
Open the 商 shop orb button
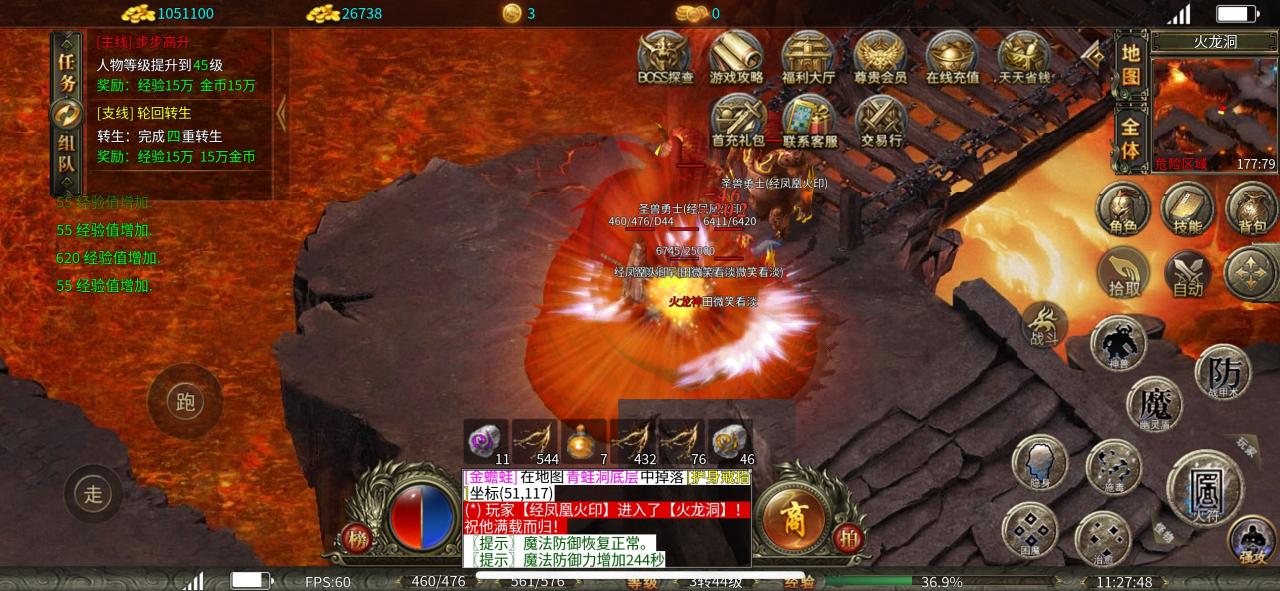793,517
